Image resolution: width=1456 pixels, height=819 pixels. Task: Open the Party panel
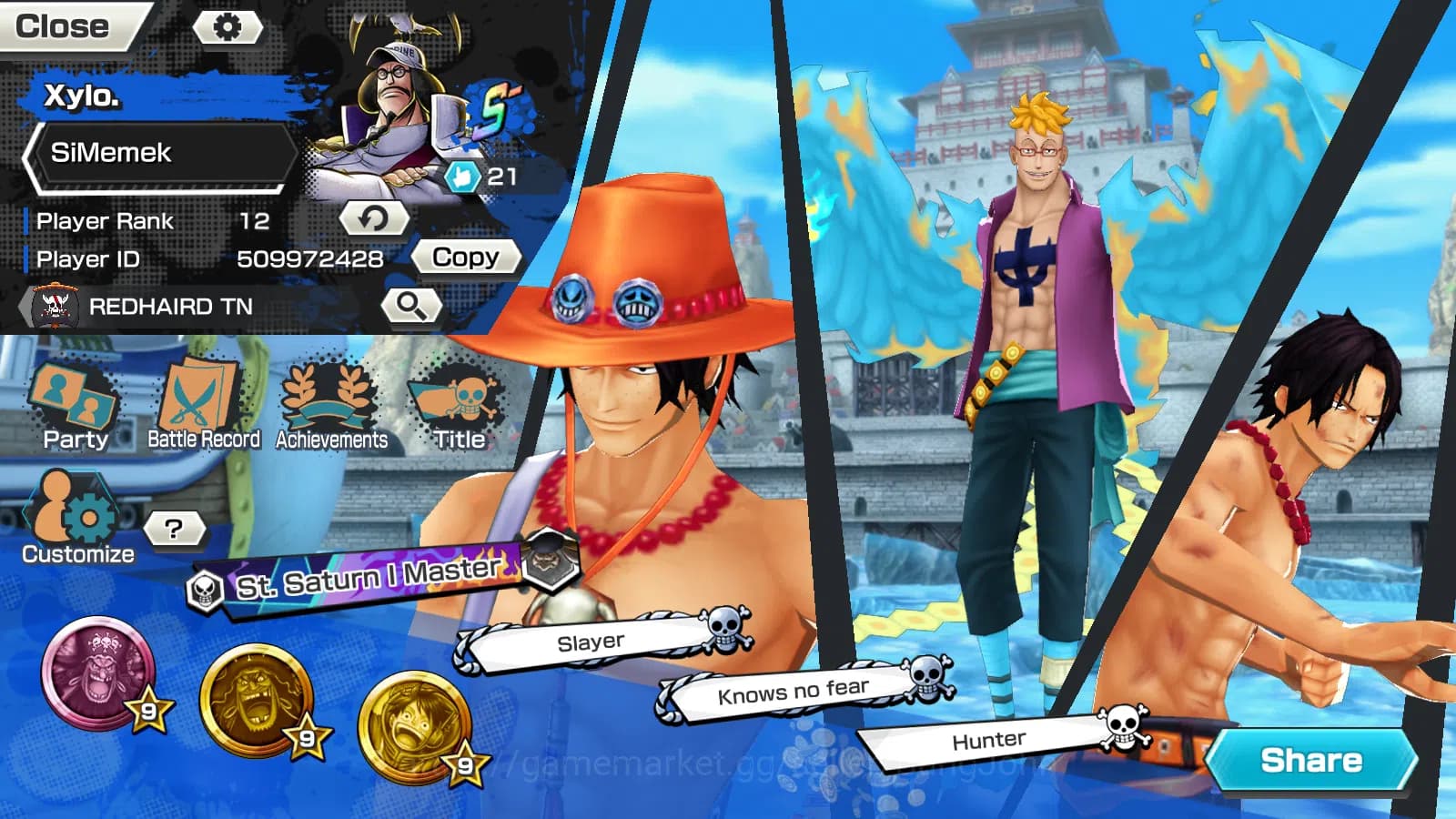tap(76, 400)
